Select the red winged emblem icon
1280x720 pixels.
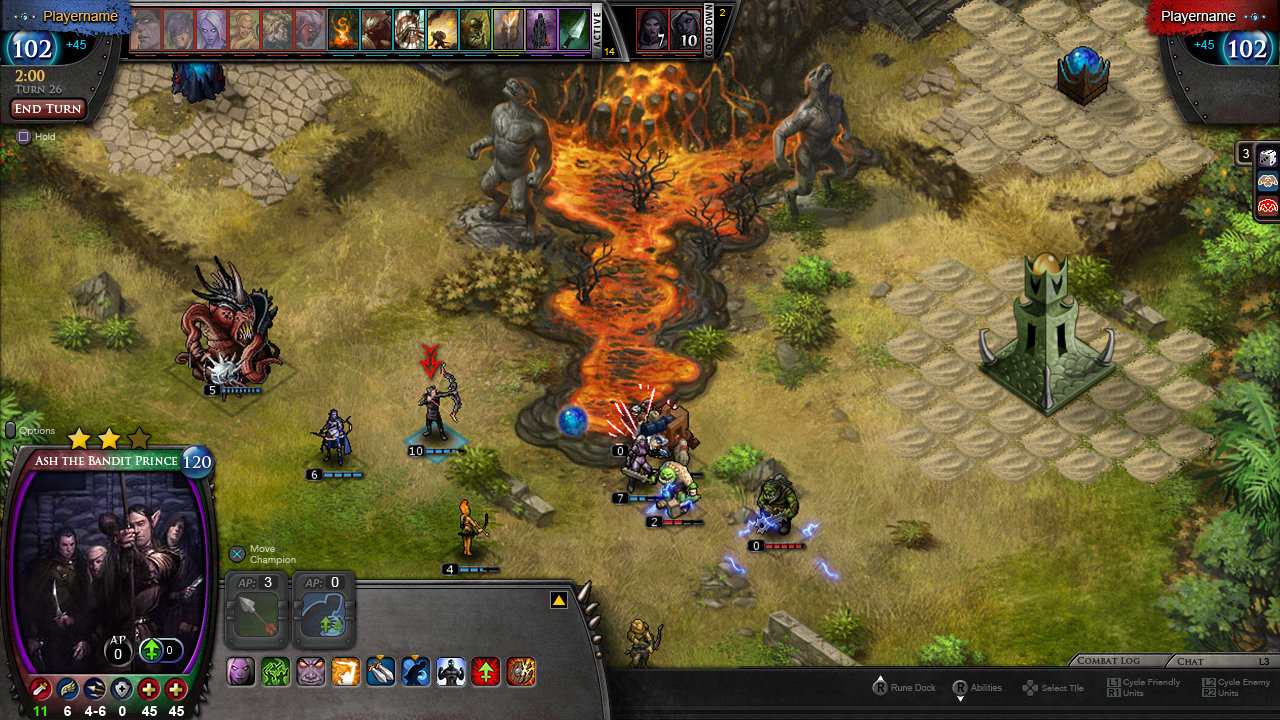point(1267,206)
